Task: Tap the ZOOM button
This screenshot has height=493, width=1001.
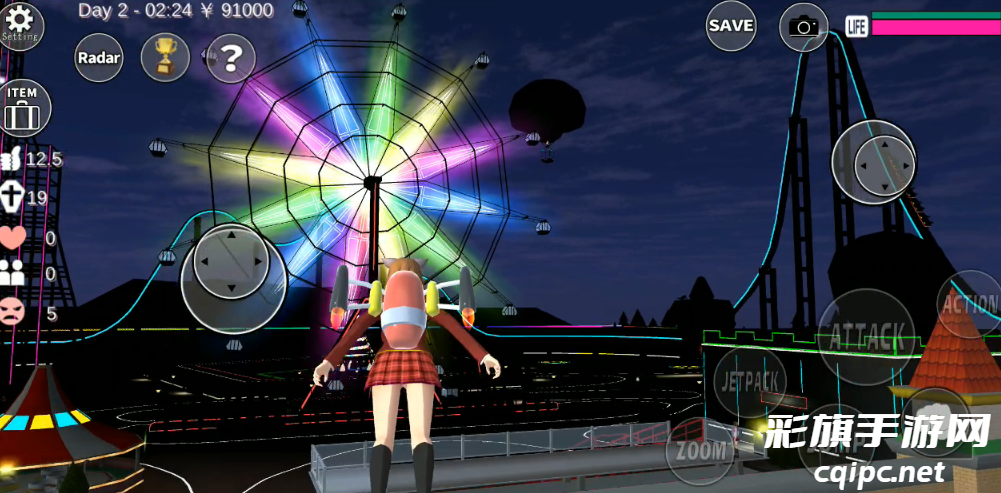Action: [x=701, y=451]
